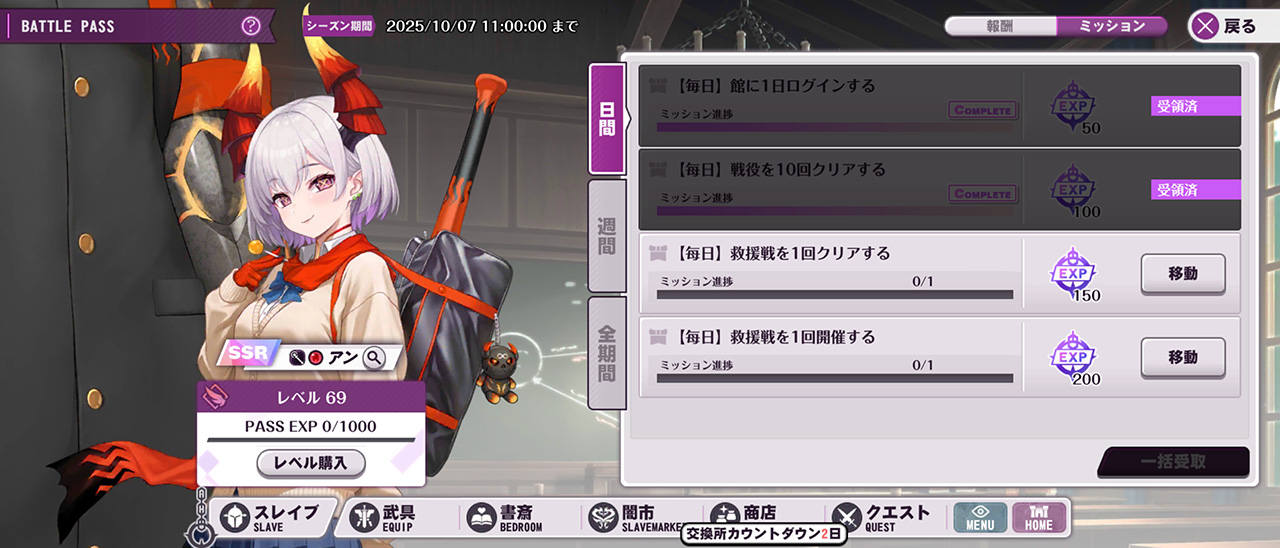Click 移動 for the 救援戦を1回開催する mission
This screenshot has width=1280, height=548.
point(1183,357)
